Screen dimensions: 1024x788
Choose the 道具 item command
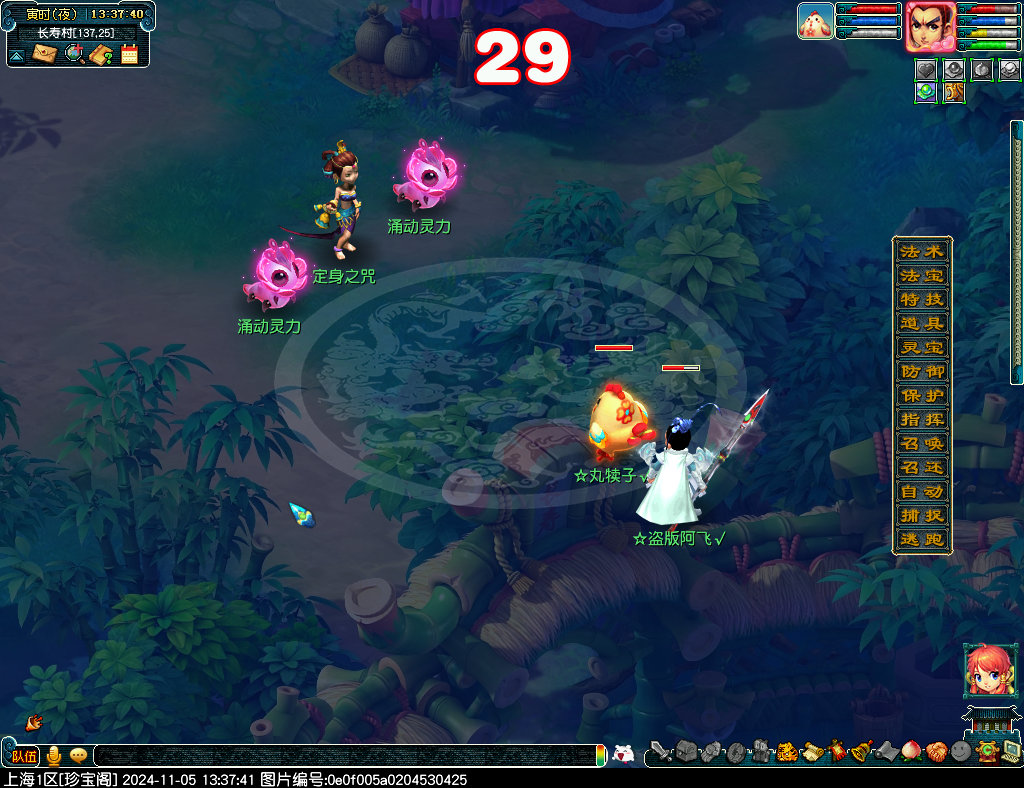[921, 323]
